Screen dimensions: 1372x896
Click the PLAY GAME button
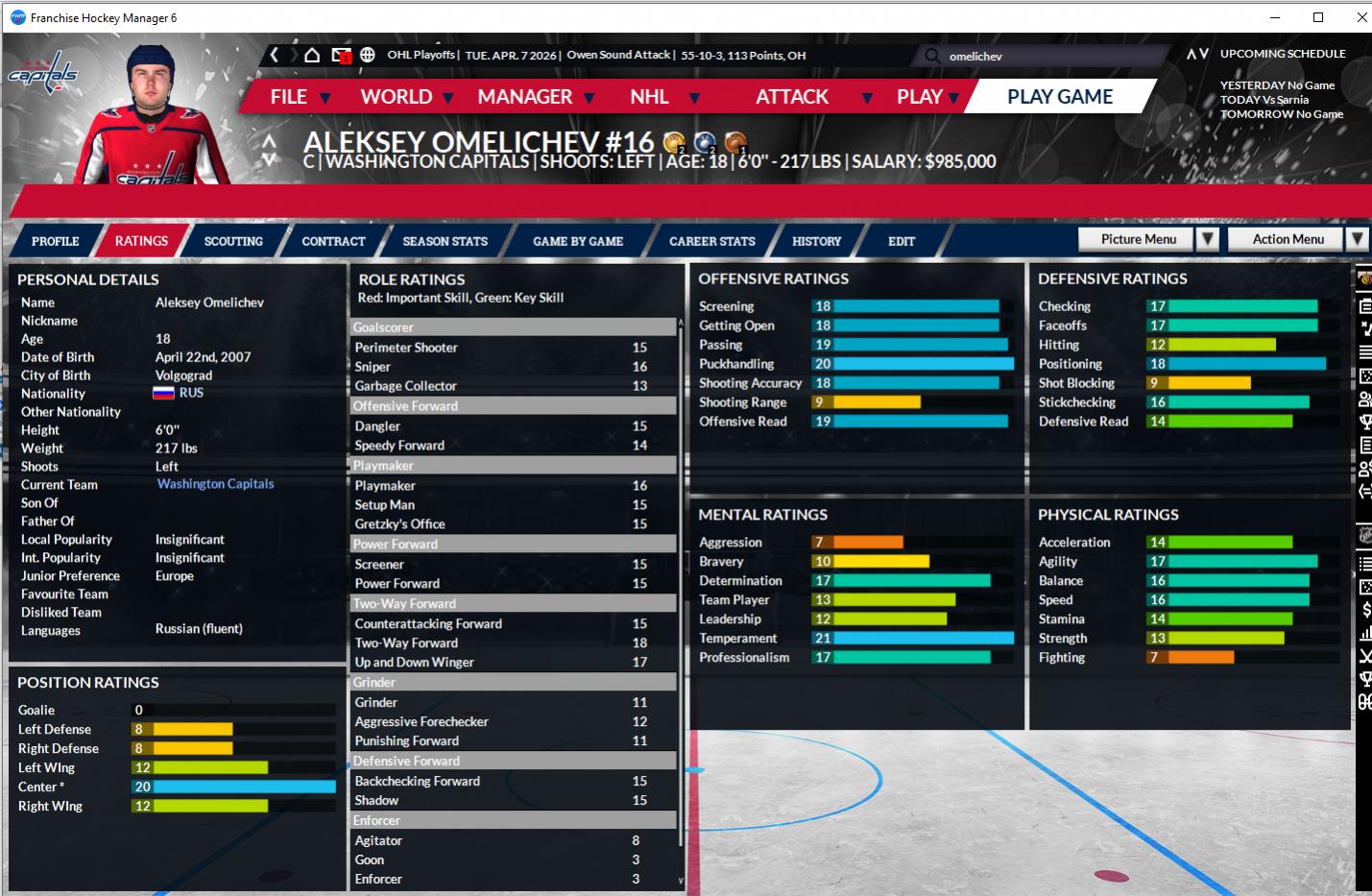(1059, 97)
